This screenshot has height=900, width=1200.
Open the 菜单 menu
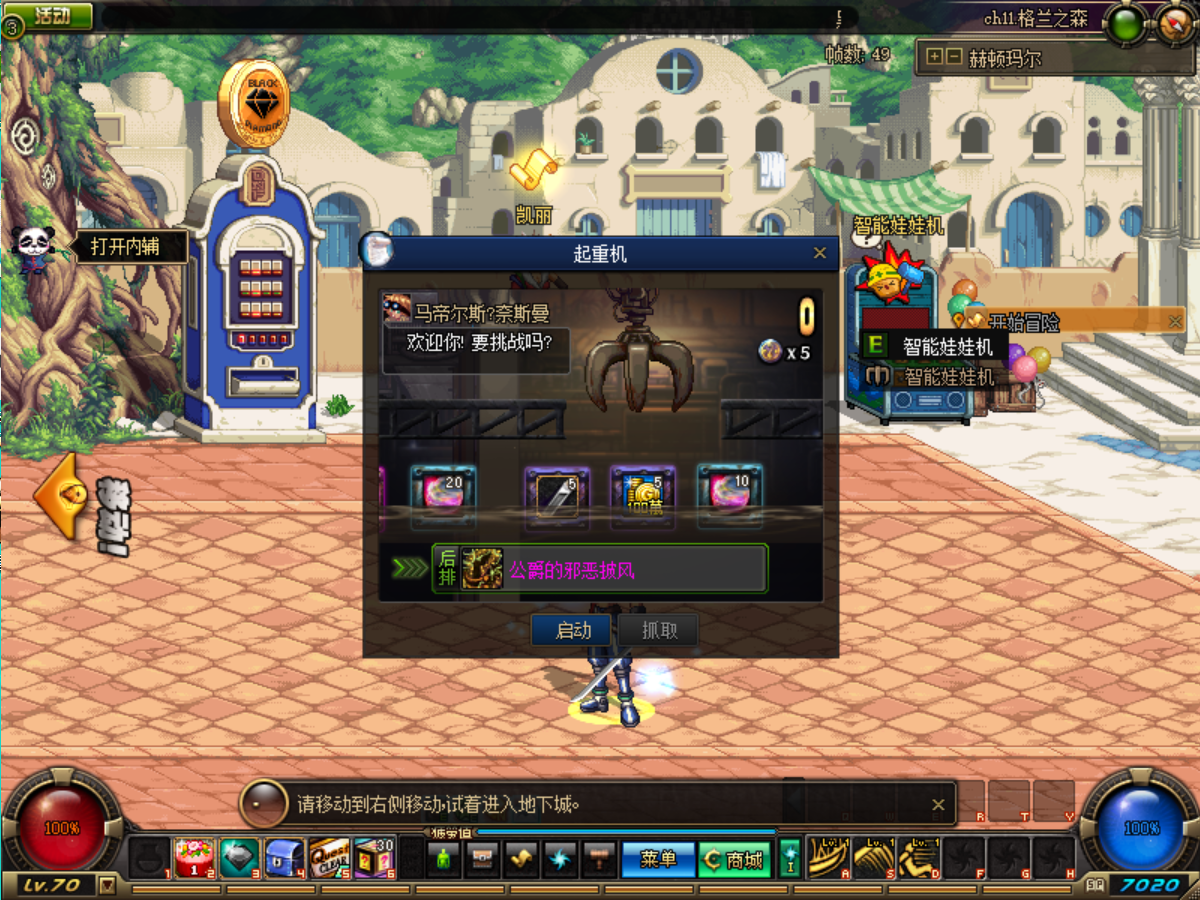click(x=658, y=859)
